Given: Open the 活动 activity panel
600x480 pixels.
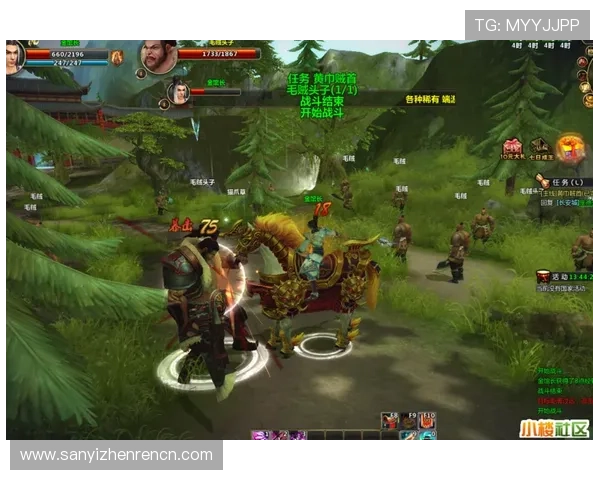Looking at the screenshot, I should pyautogui.click(x=557, y=275).
